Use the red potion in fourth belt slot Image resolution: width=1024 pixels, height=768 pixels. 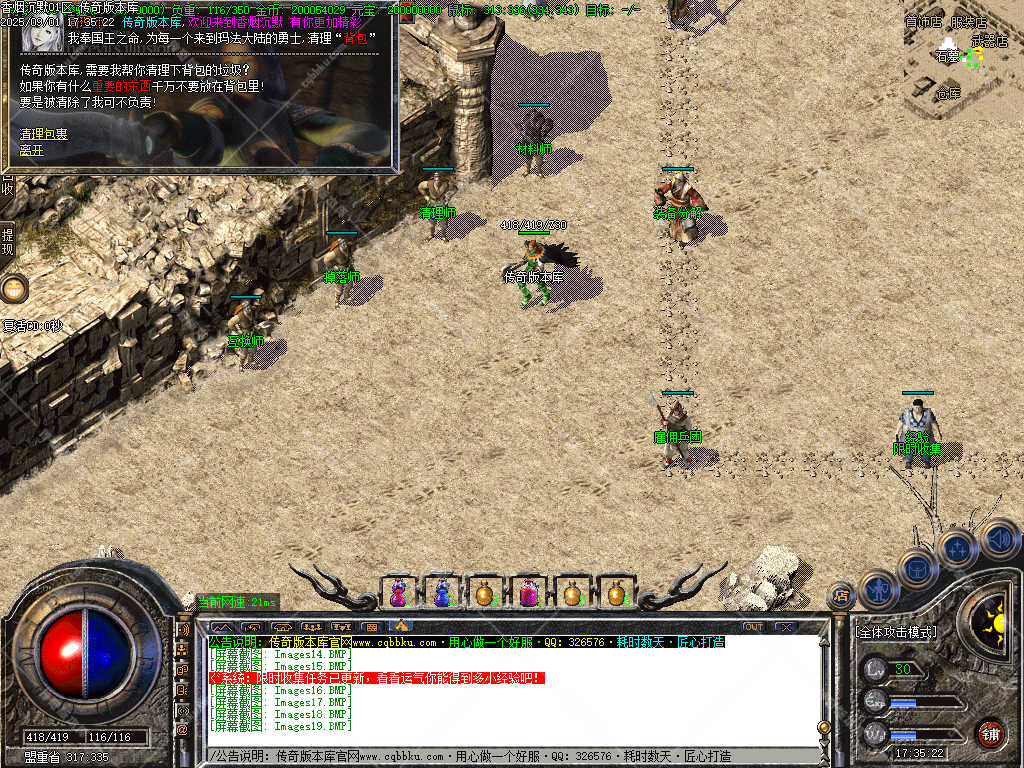coord(528,593)
